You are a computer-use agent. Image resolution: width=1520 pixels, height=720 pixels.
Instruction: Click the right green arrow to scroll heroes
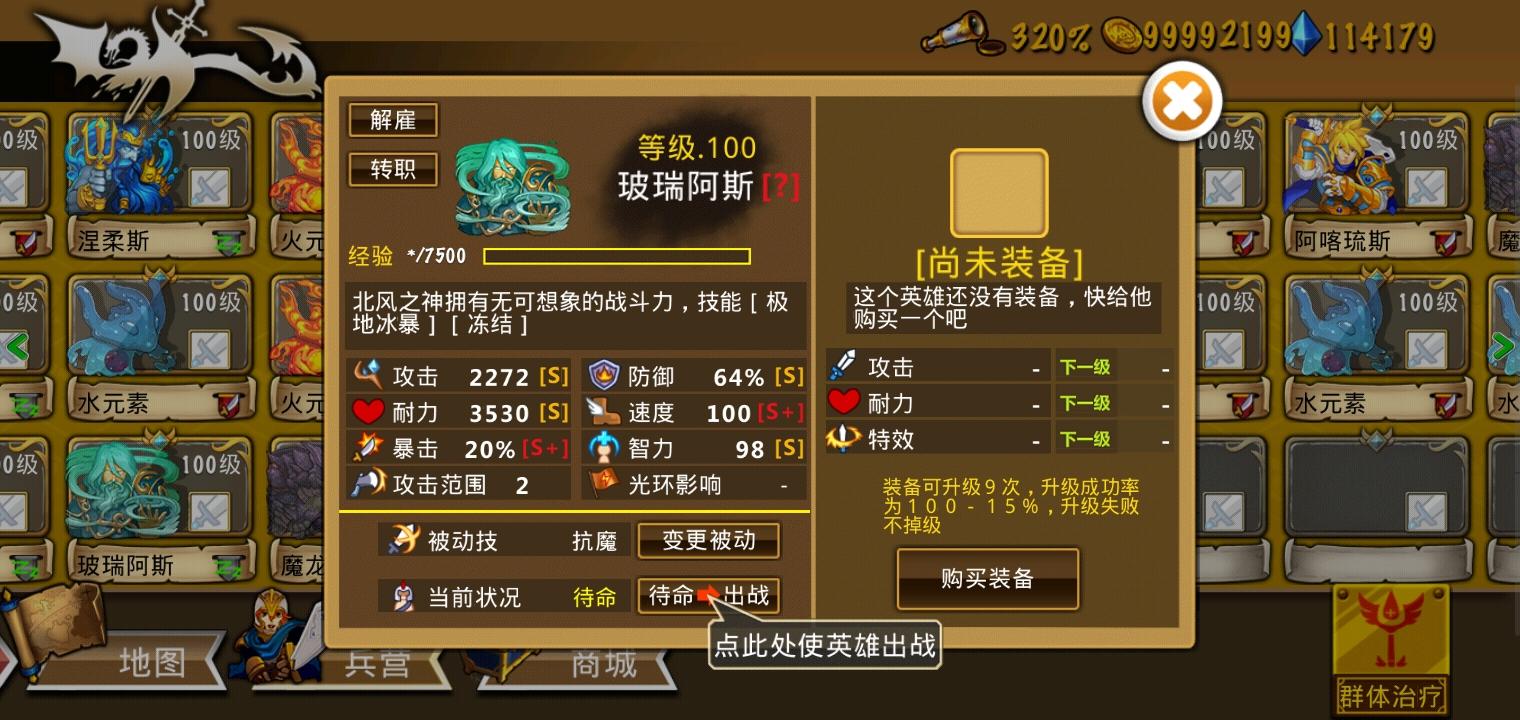[1501, 347]
